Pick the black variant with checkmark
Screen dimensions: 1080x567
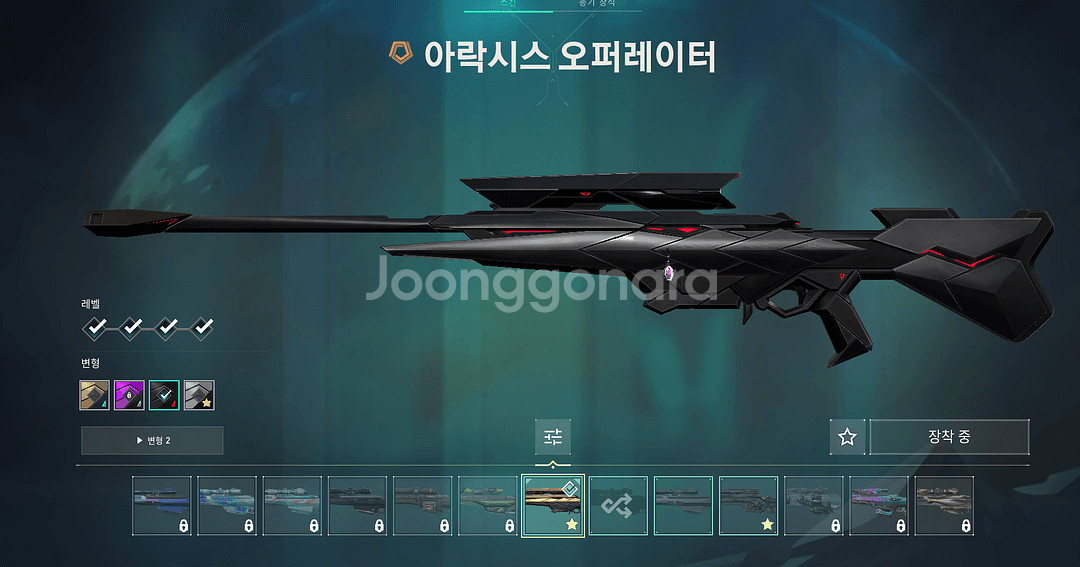(164, 395)
